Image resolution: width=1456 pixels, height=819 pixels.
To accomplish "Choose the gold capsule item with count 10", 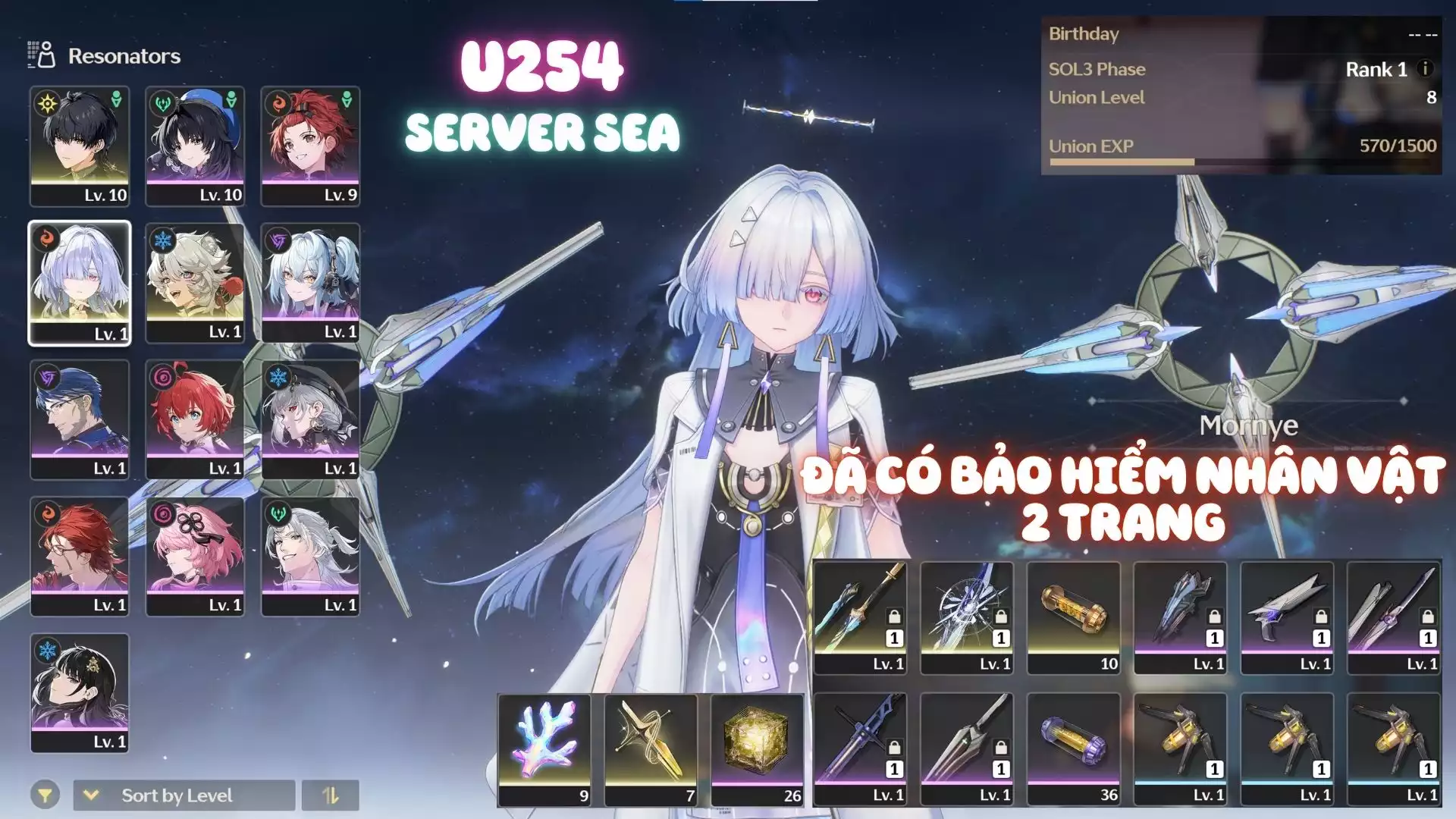I will tap(1074, 618).
